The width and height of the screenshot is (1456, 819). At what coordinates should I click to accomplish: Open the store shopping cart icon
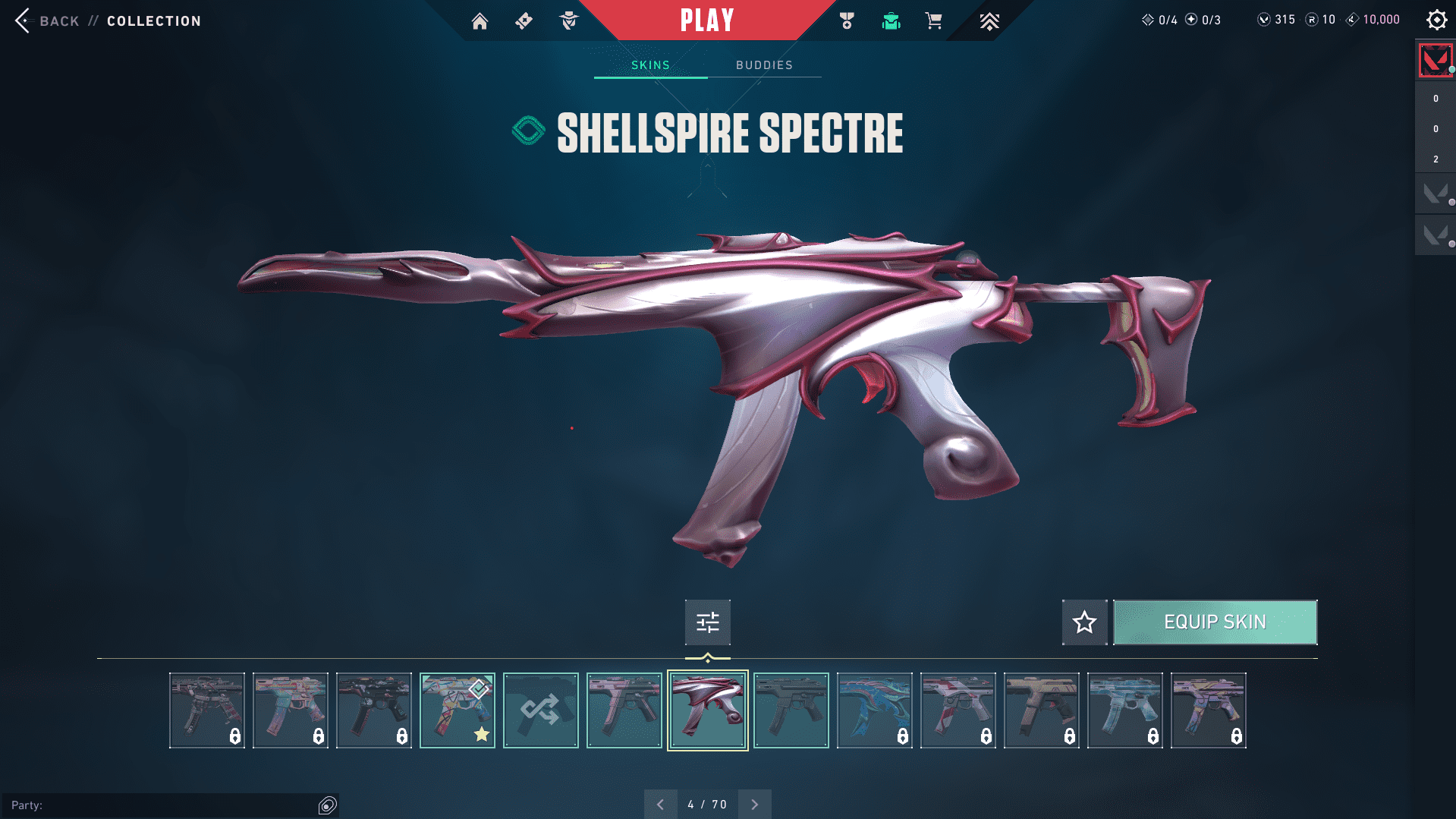coord(933,21)
